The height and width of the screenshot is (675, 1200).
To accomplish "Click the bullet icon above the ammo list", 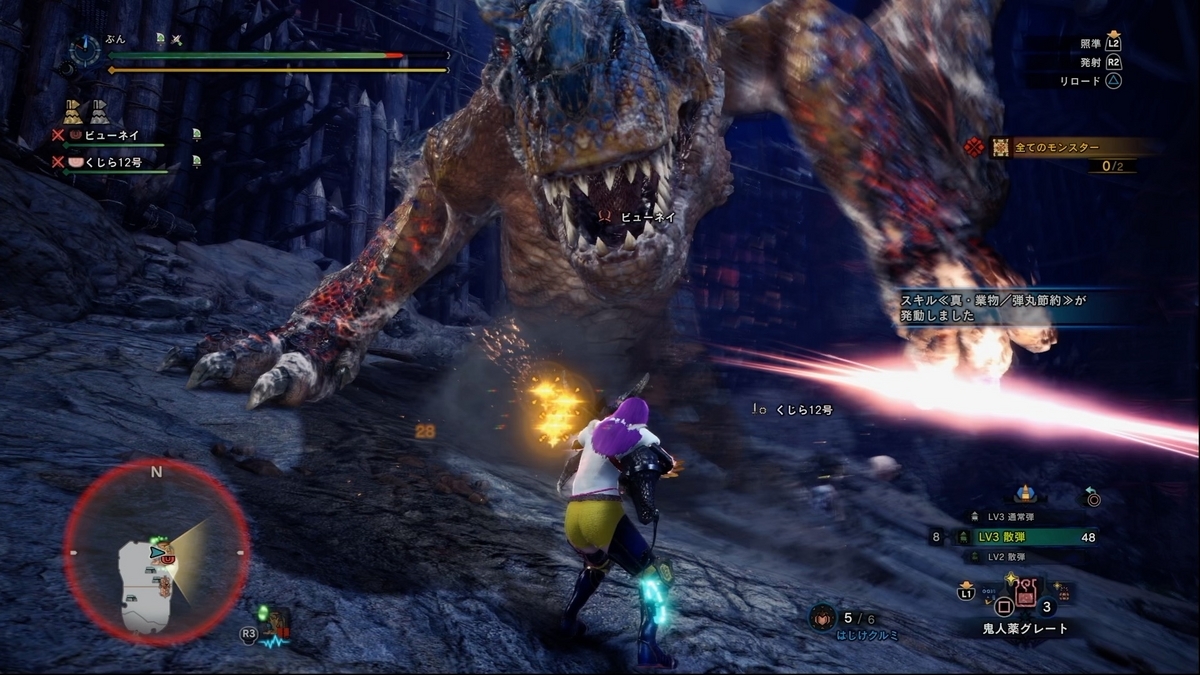I will coord(1024,493).
